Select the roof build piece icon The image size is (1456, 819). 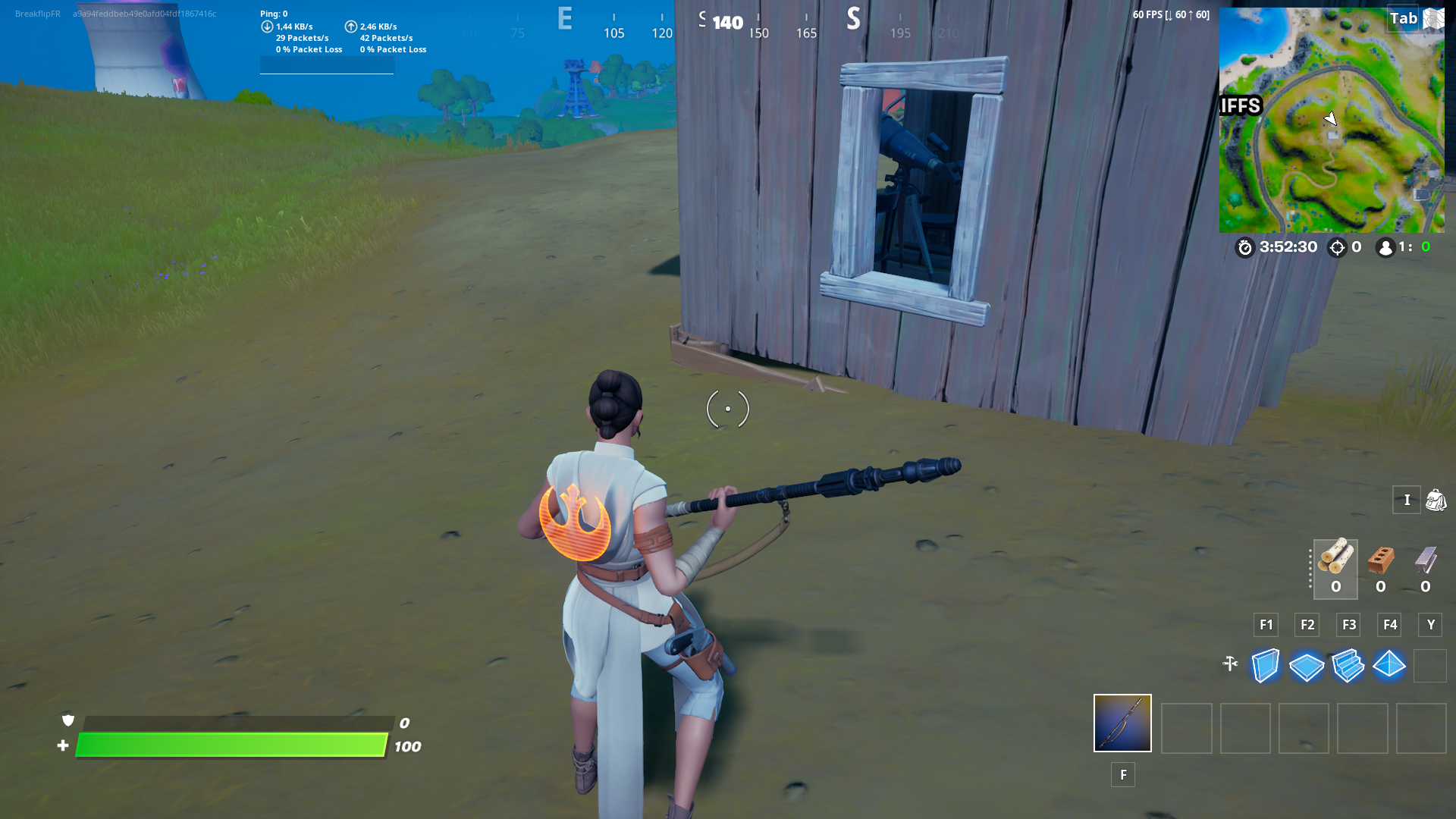pyautogui.click(x=1390, y=665)
